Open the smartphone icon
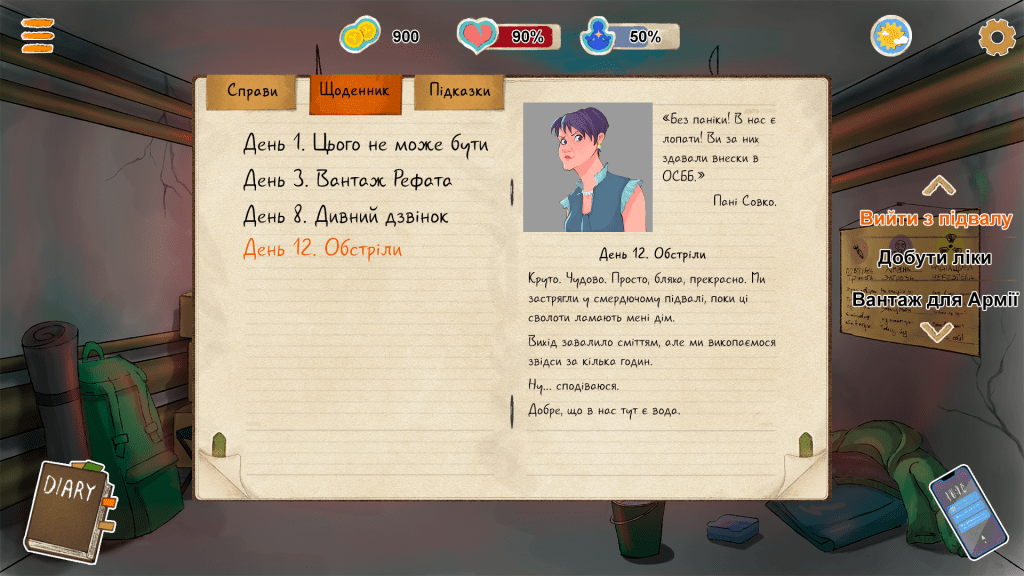This screenshot has width=1024, height=576. [966, 510]
